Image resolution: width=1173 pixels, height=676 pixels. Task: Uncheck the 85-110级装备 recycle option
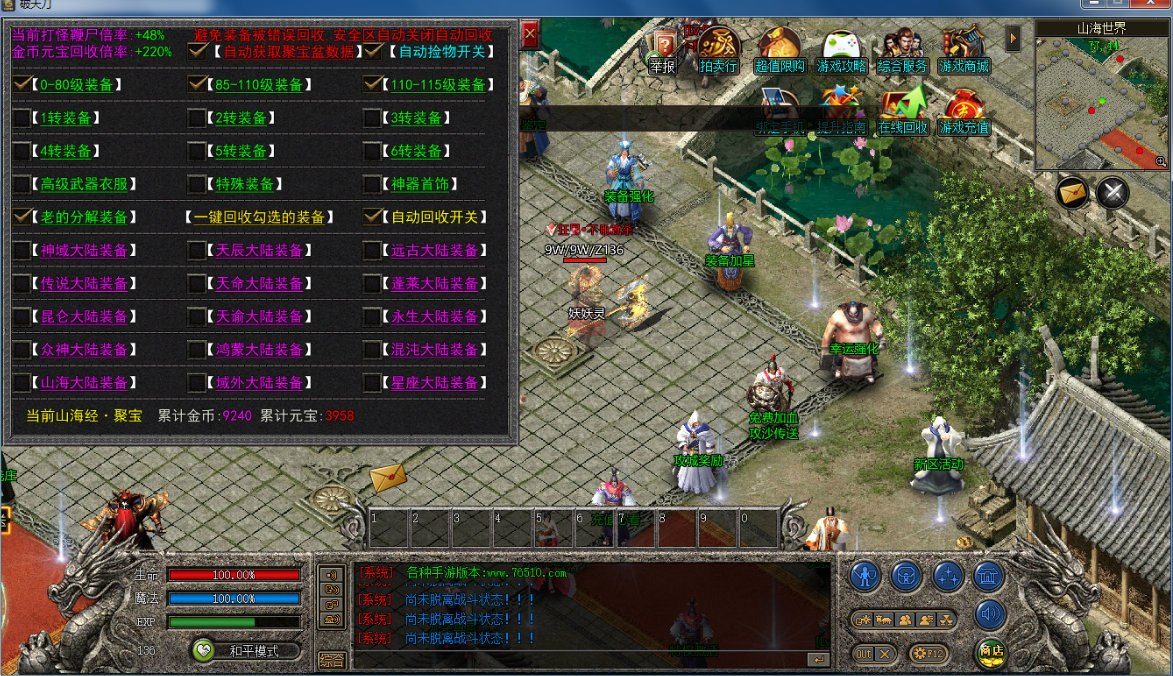tap(198, 85)
